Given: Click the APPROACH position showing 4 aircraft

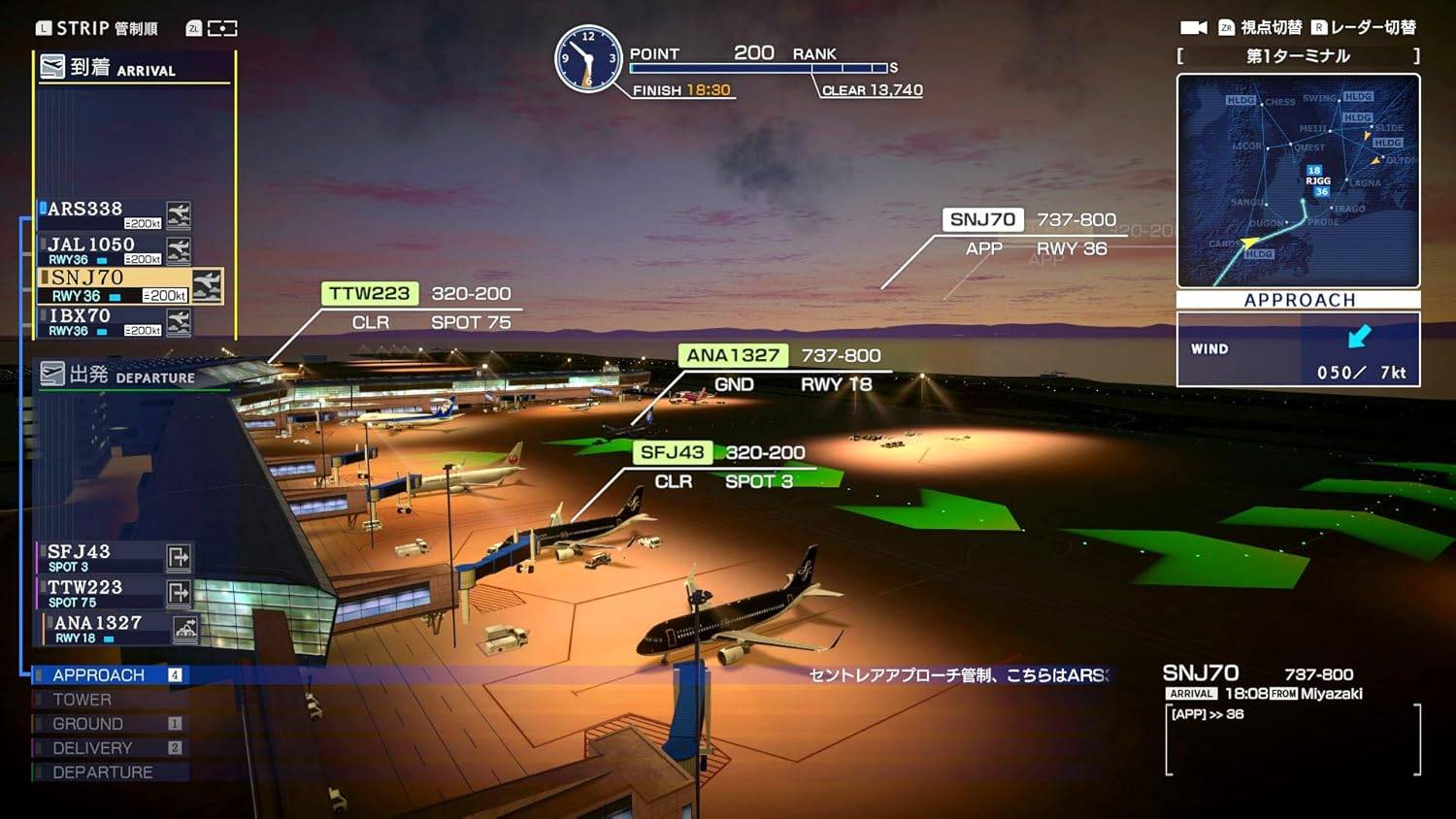Looking at the screenshot, I should [x=100, y=674].
